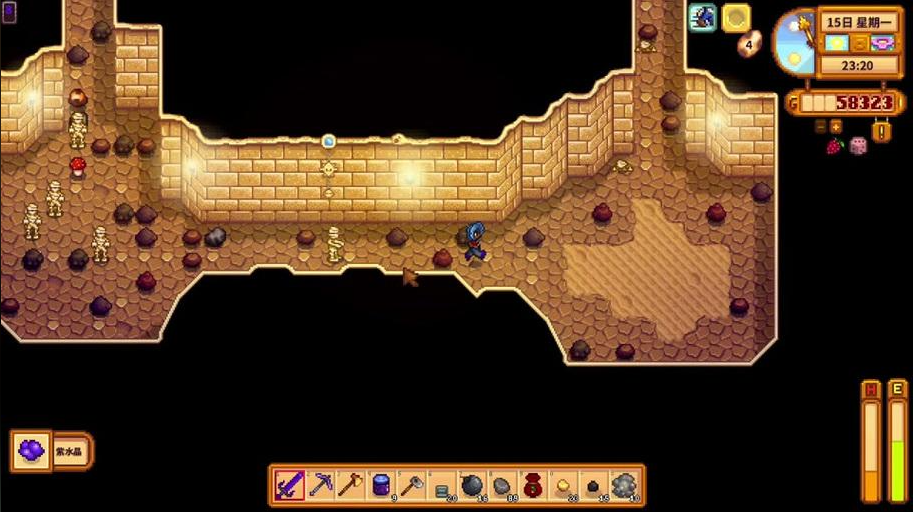Image resolution: width=913 pixels, height=512 pixels.
Task: Choose the stone stack of 89
Action: 502,486
